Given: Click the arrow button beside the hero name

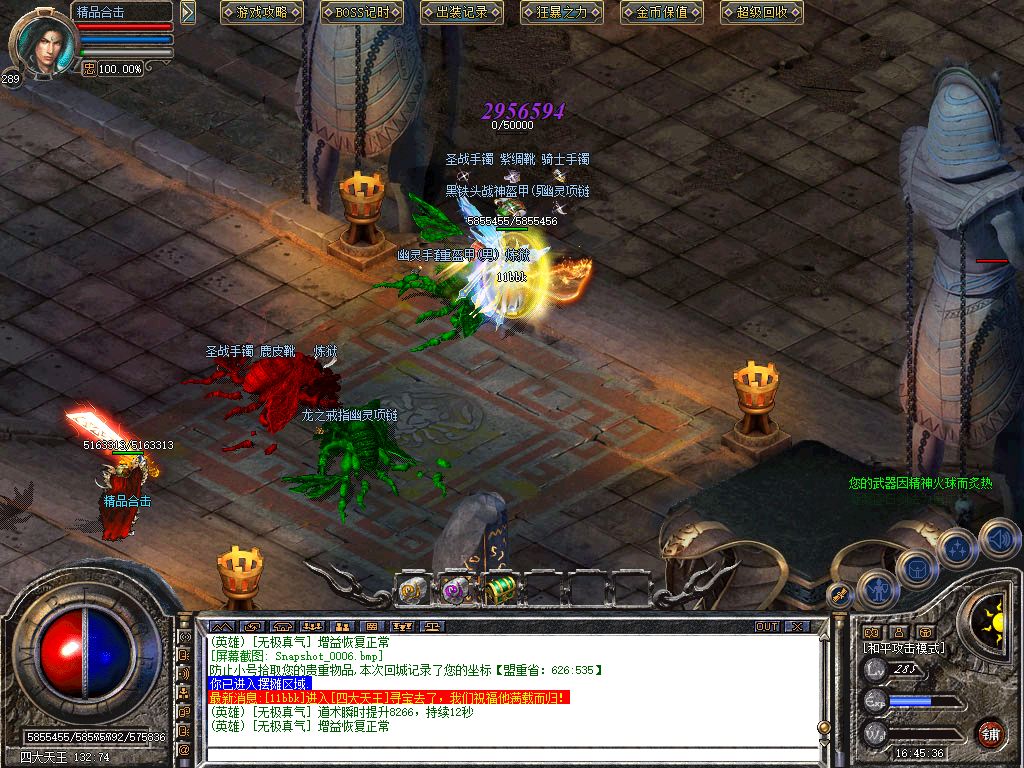Looking at the screenshot, I should [188, 12].
